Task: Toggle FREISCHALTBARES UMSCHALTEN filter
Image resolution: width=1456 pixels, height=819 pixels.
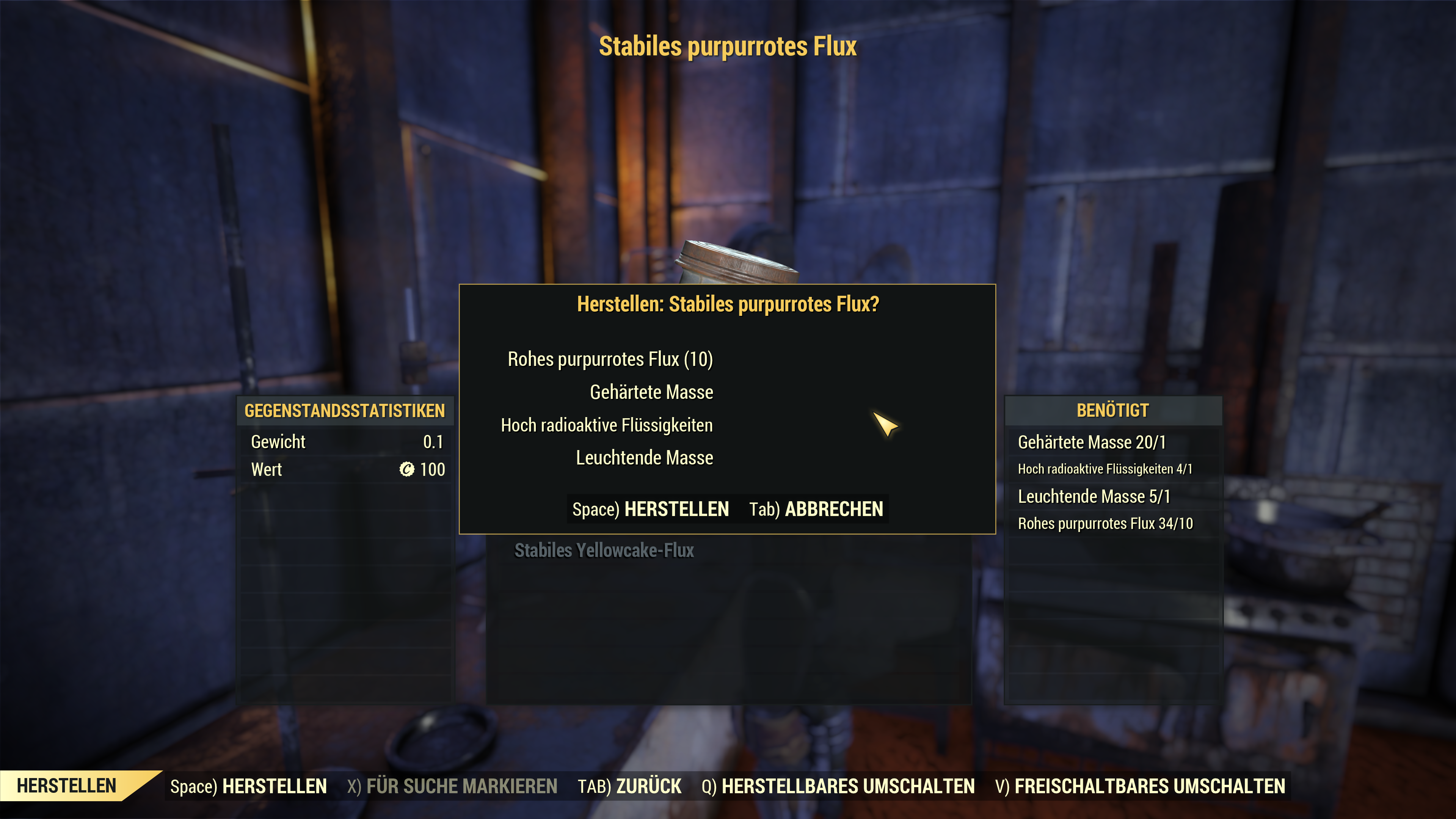Action: click(1140, 786)
